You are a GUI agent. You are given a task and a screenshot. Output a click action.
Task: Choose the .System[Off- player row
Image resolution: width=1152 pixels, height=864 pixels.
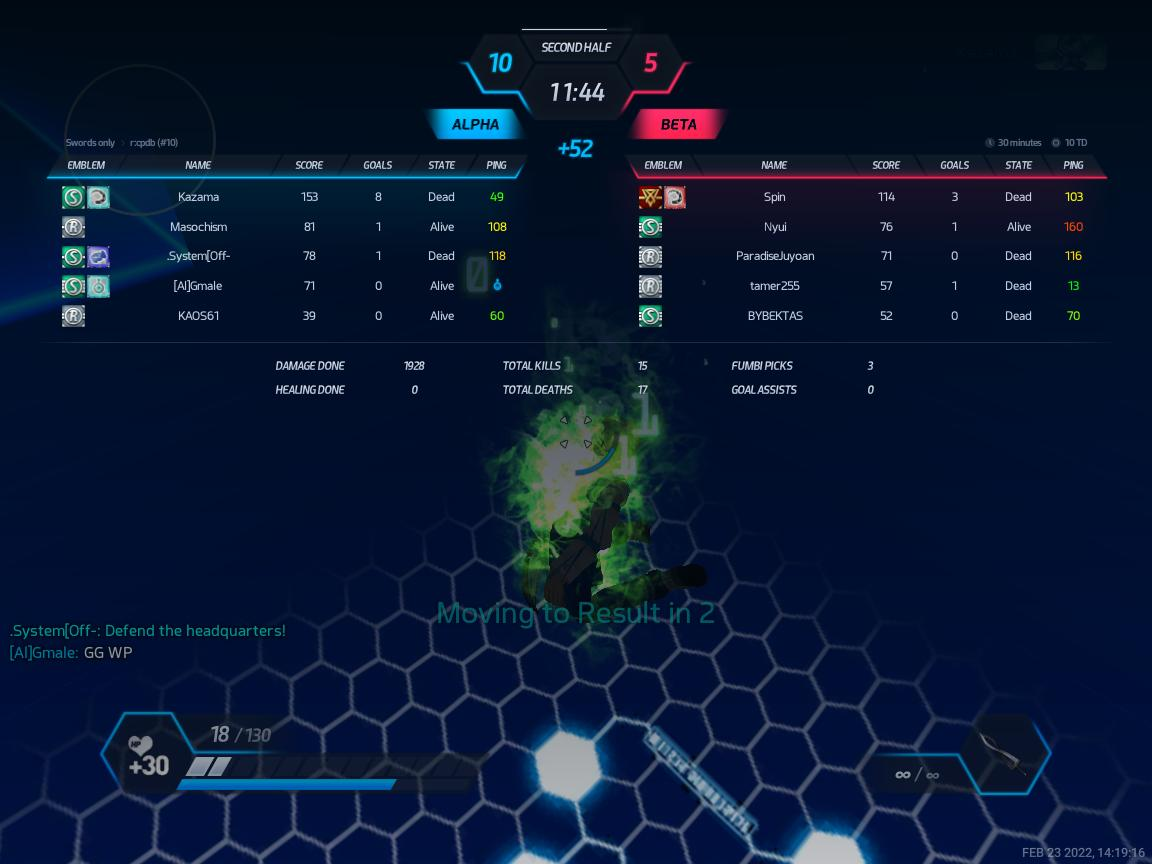click(198, 256)
